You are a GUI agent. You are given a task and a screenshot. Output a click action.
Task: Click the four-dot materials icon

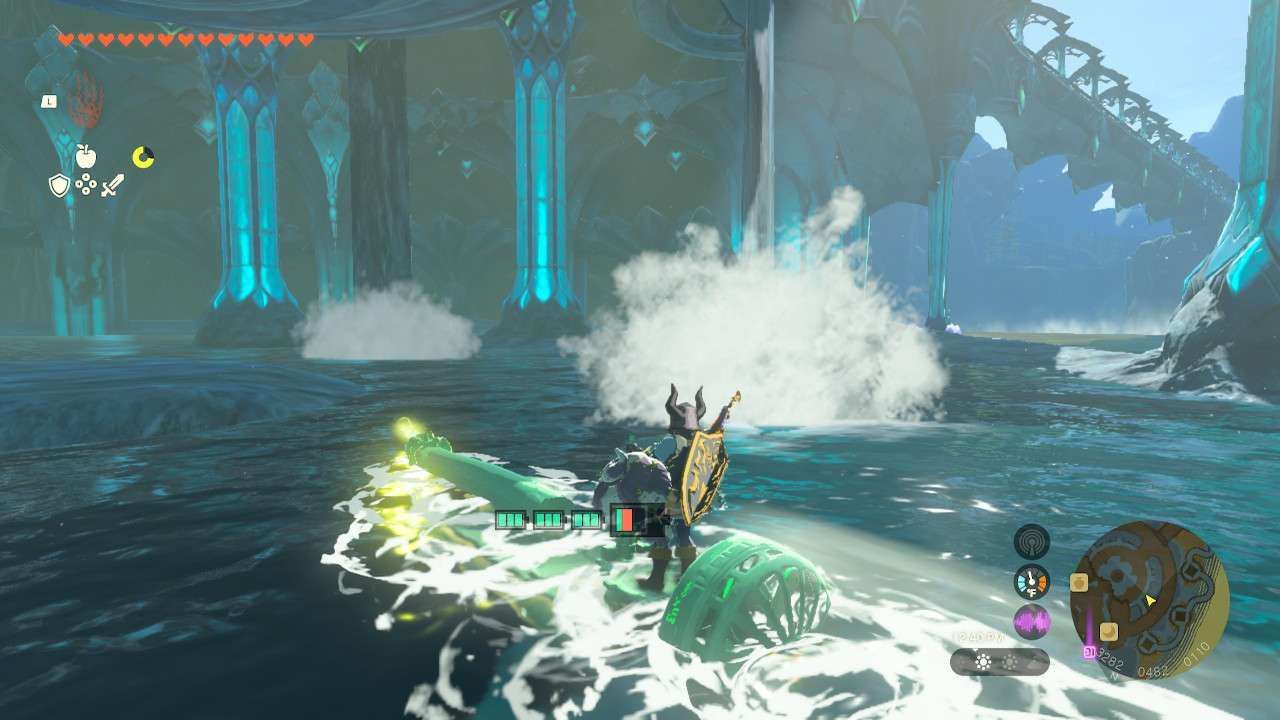pos(87,183)
